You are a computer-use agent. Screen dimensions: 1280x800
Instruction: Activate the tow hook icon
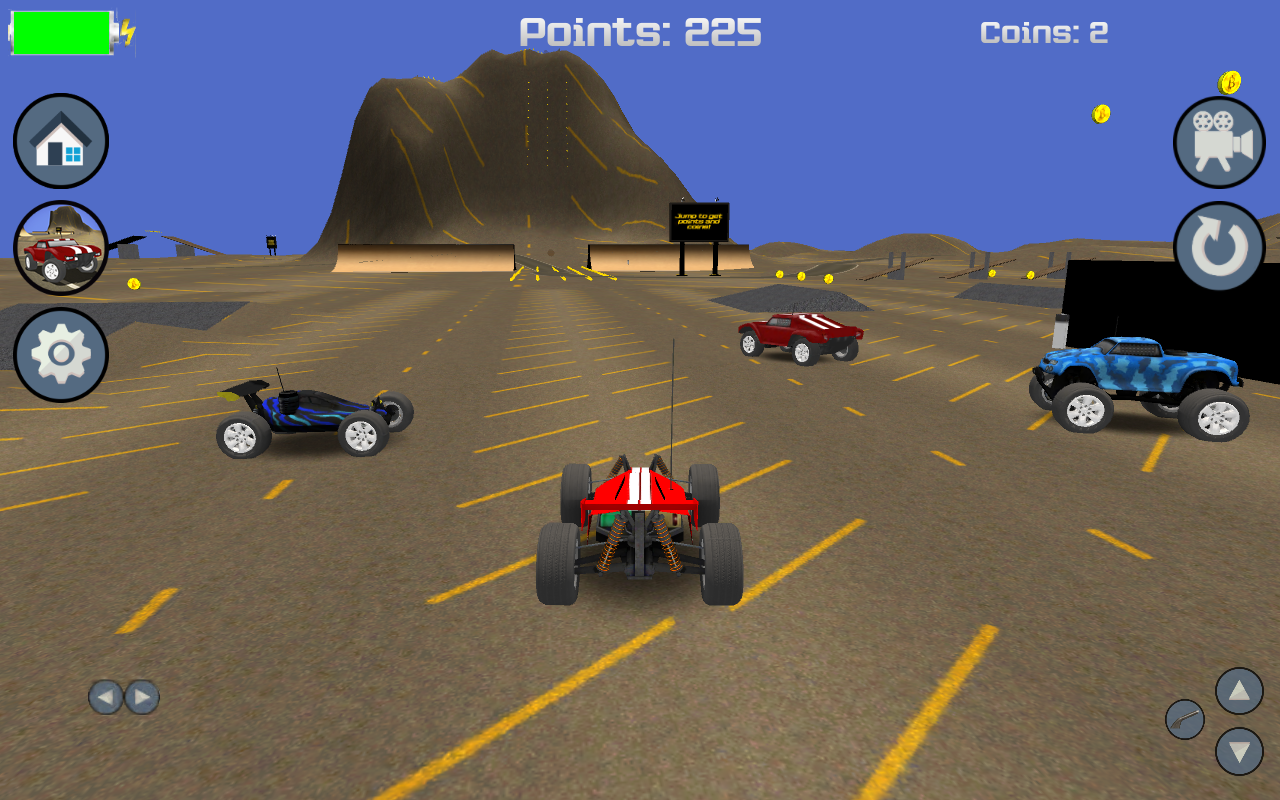pos(1185,719)
